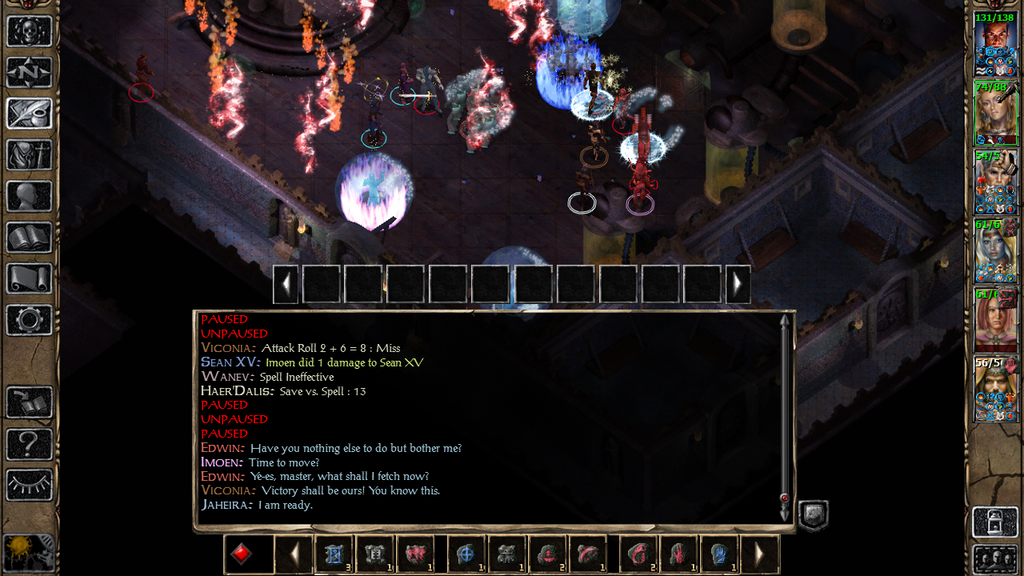This screenshot has width=1024, height=576.
Task: Select the blue-skinned character portrait
Action: pyautogui.click(x=996, y=251)
